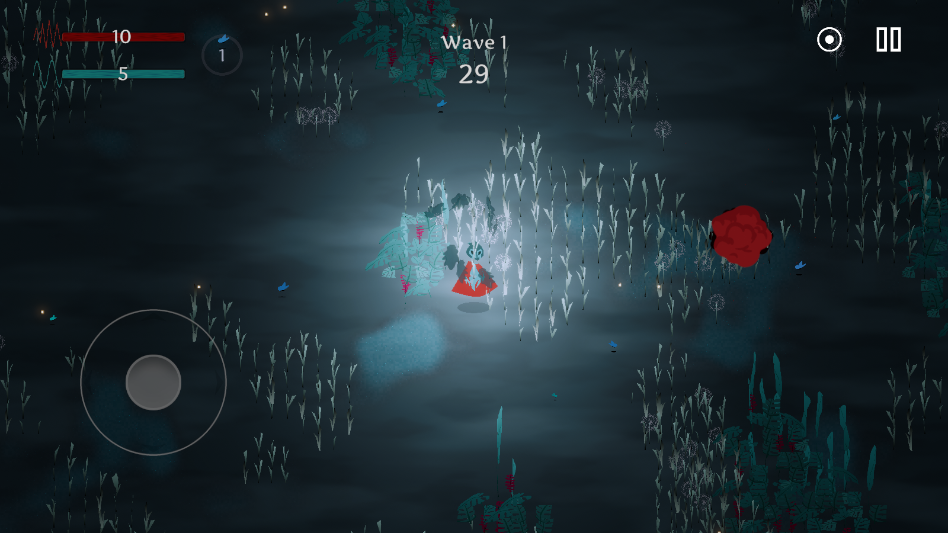Pause the game with the pause button

(x=888, y=40)
